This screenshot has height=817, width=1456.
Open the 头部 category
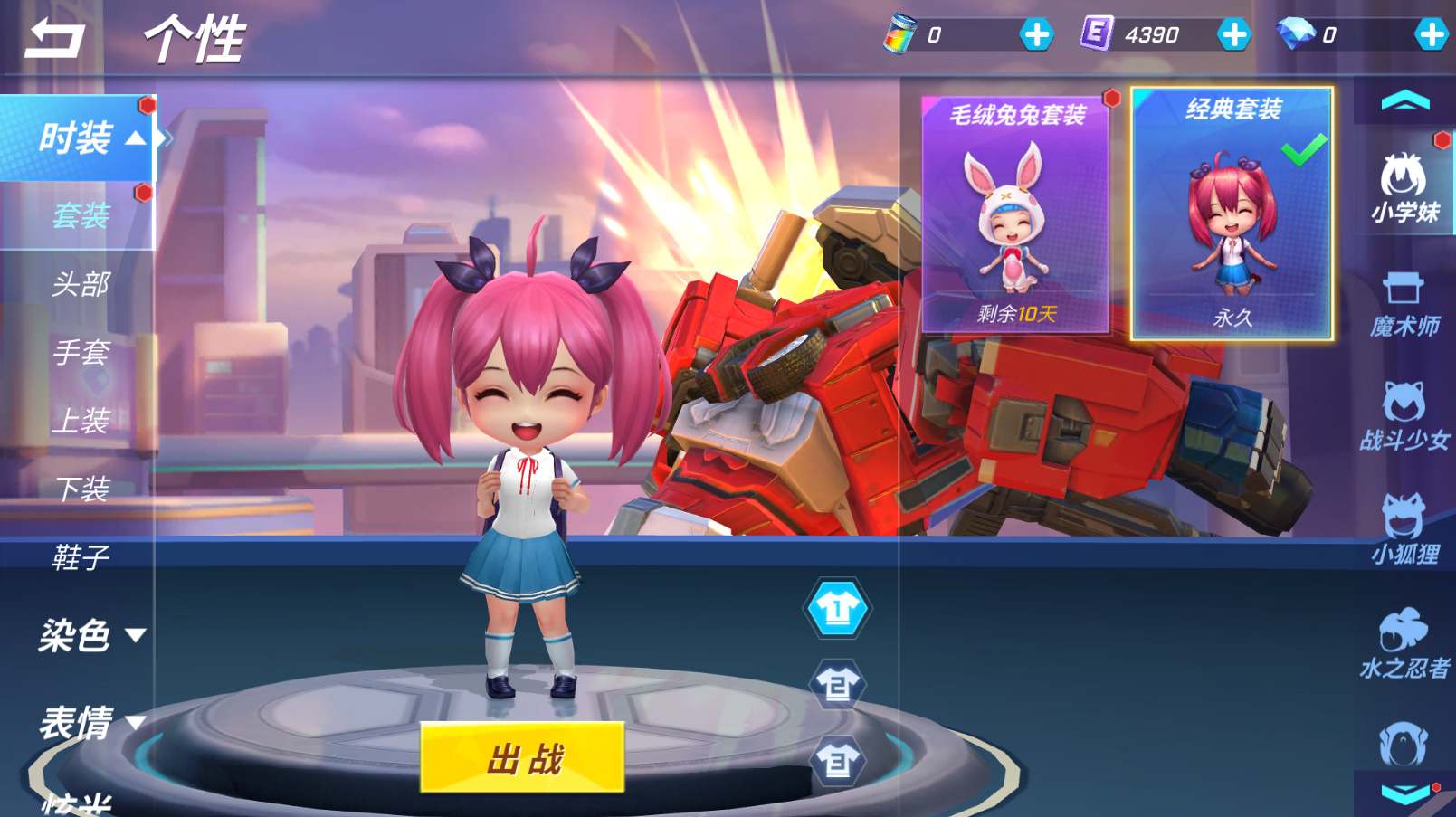pyautogui.click(x=81, y=284)
